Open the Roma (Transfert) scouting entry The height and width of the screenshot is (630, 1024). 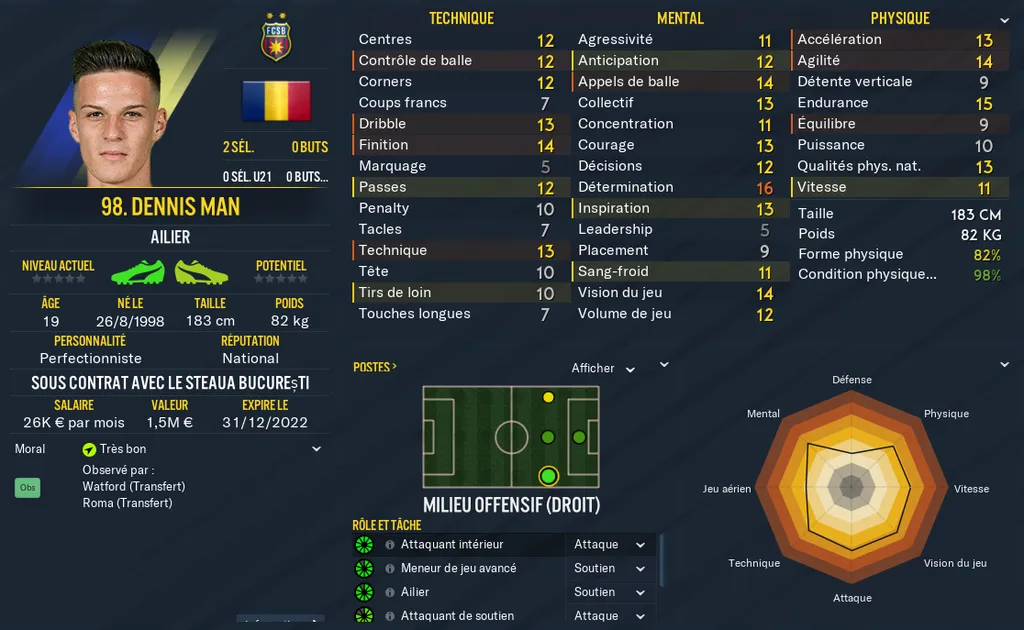coord(127,503)
